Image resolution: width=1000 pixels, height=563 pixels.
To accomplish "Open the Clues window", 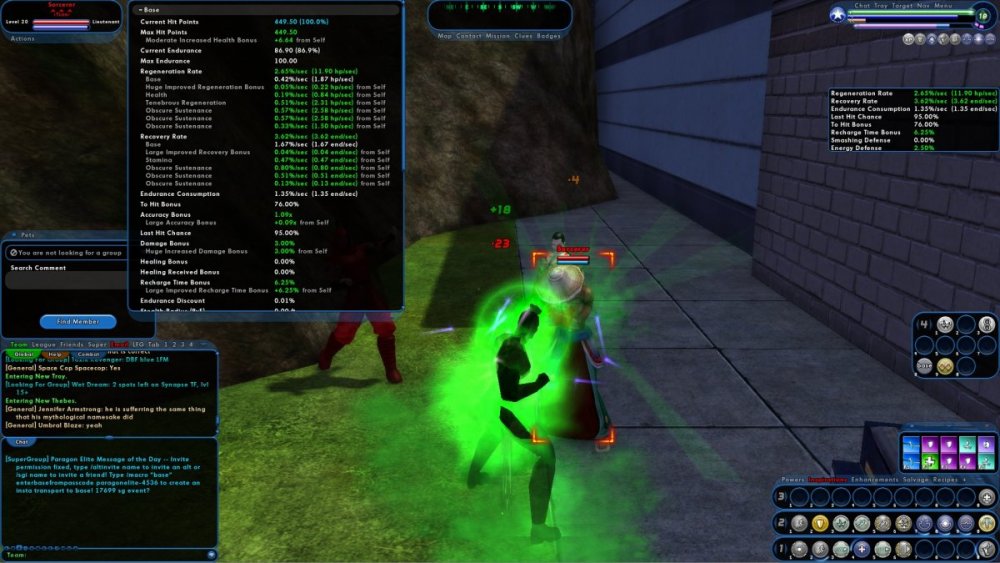I will pos(524,35).
